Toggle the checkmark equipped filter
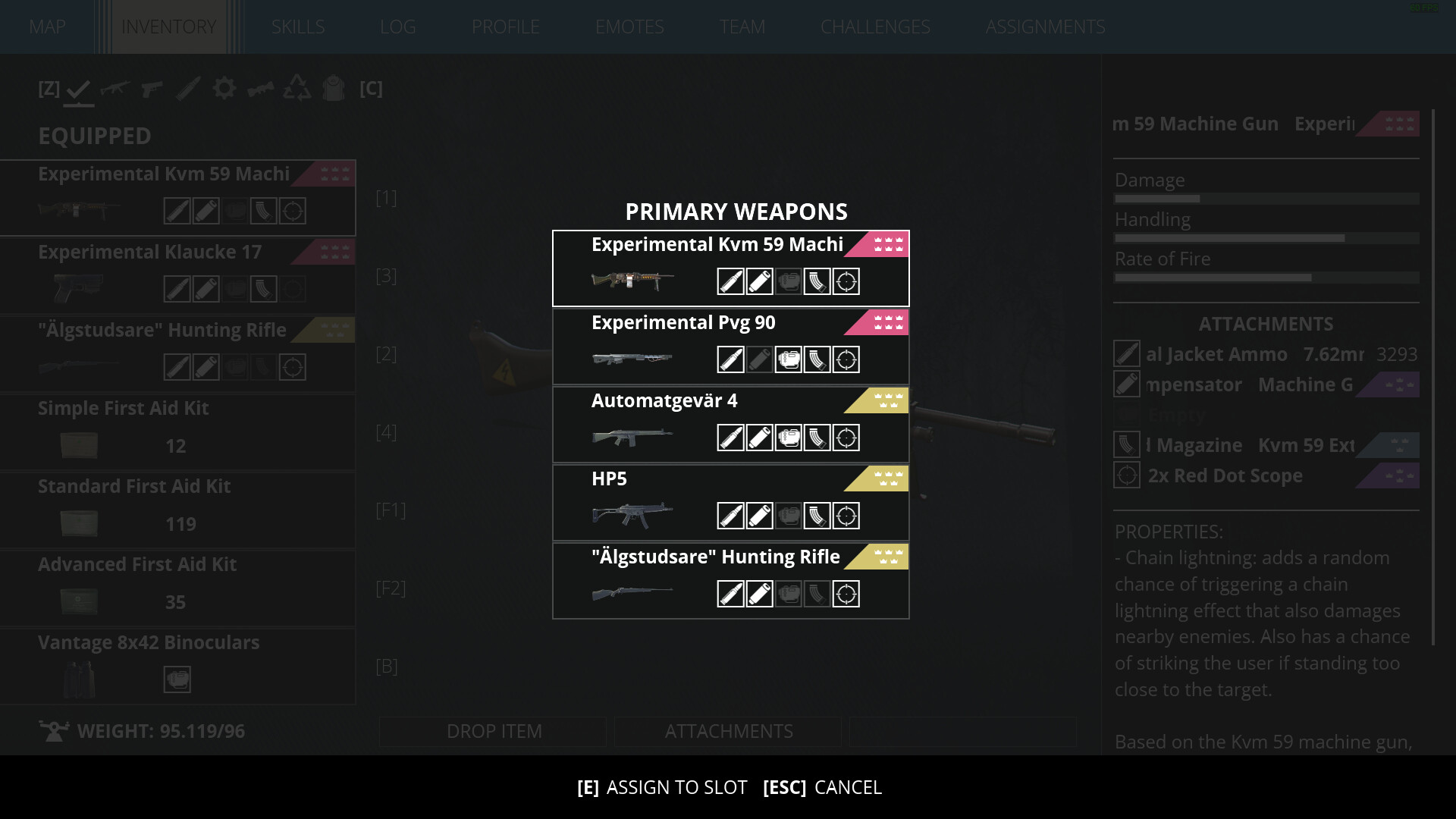Viewport: 1456px width, 819px height. (79, 89)
